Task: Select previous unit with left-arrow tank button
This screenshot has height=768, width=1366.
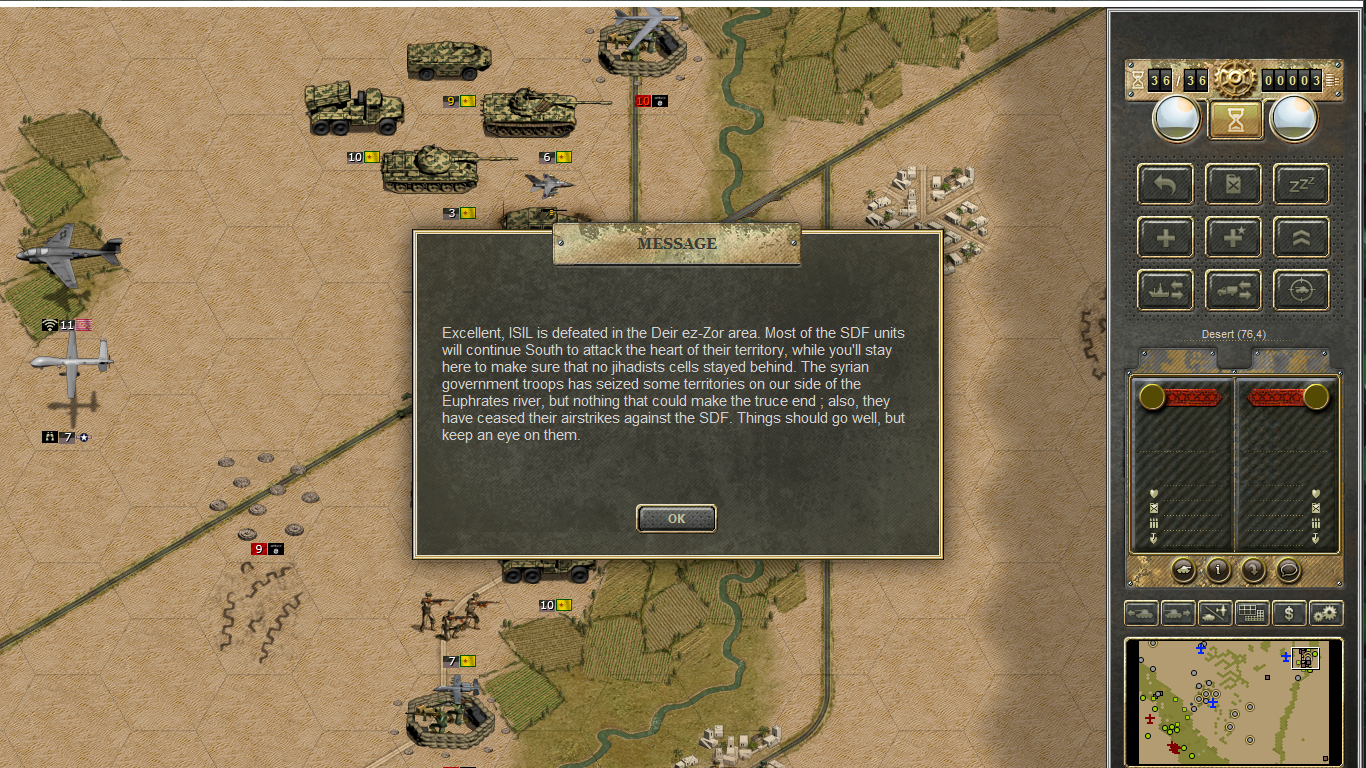Action: point(1142,613)
